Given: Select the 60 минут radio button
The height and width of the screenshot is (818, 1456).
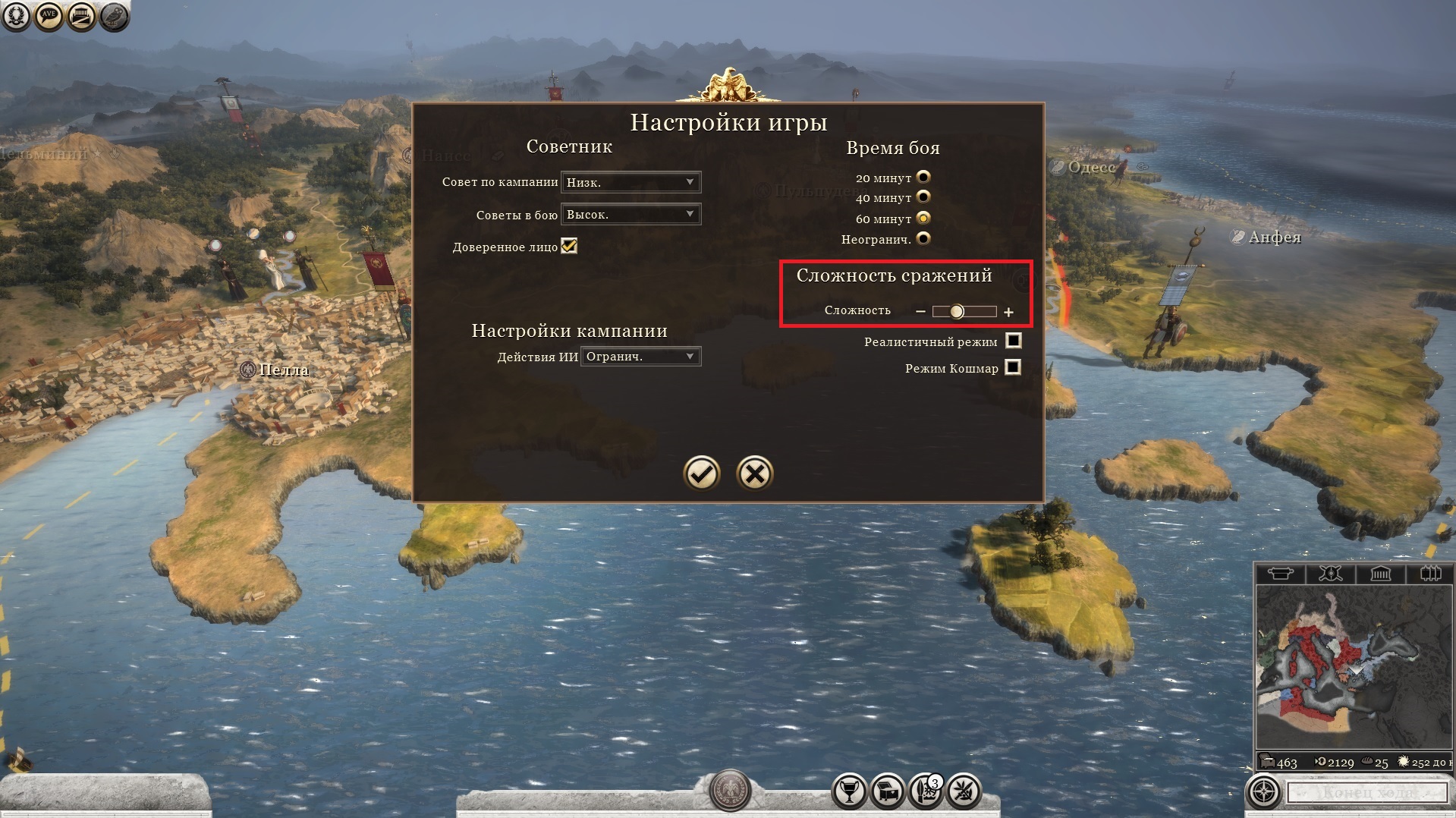Looking at the screenshot, I should [x=923, y=218].
